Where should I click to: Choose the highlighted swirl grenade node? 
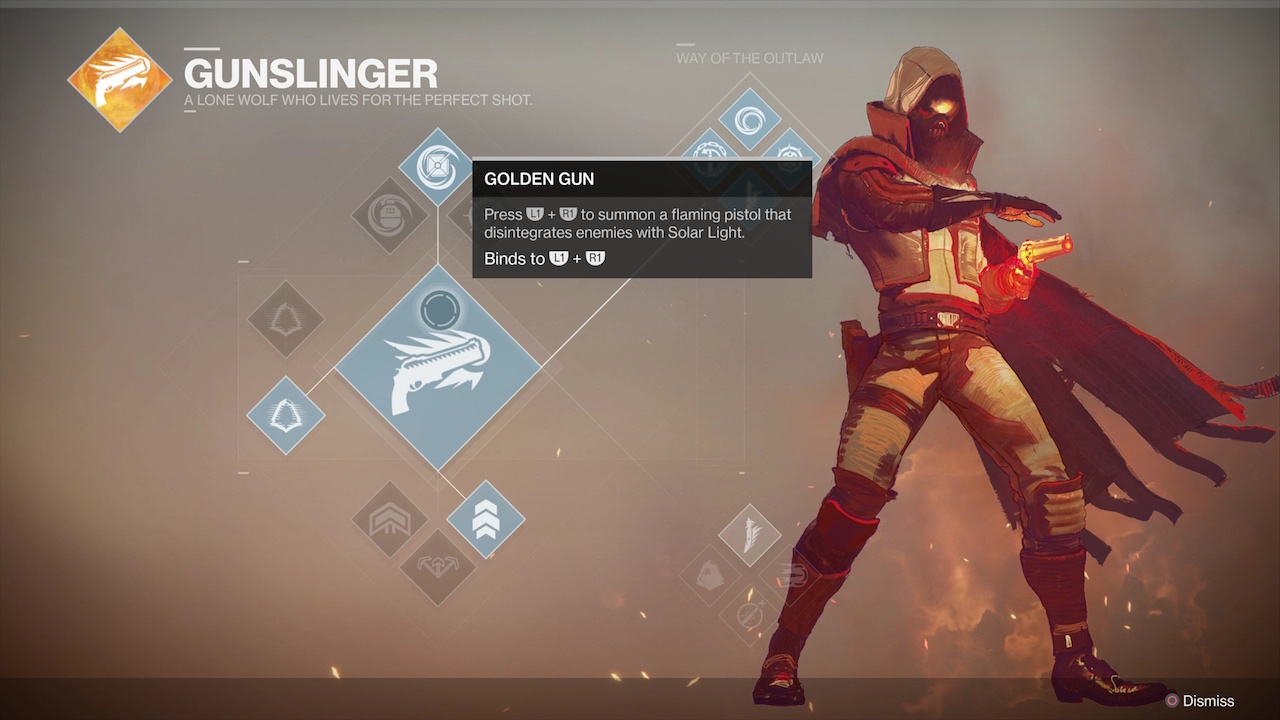point(436,166)
